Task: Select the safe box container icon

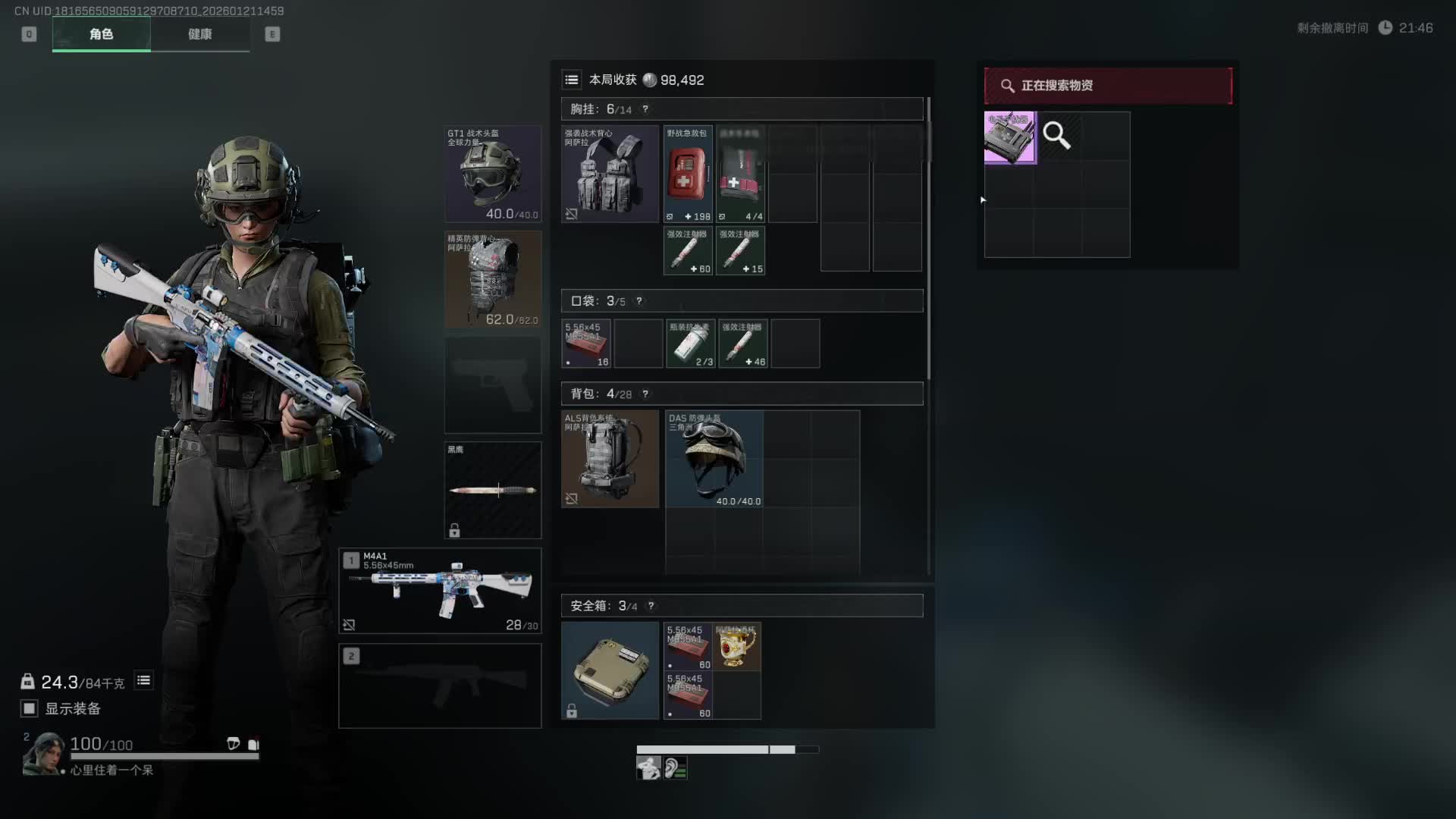Action: tap(610, 670)
